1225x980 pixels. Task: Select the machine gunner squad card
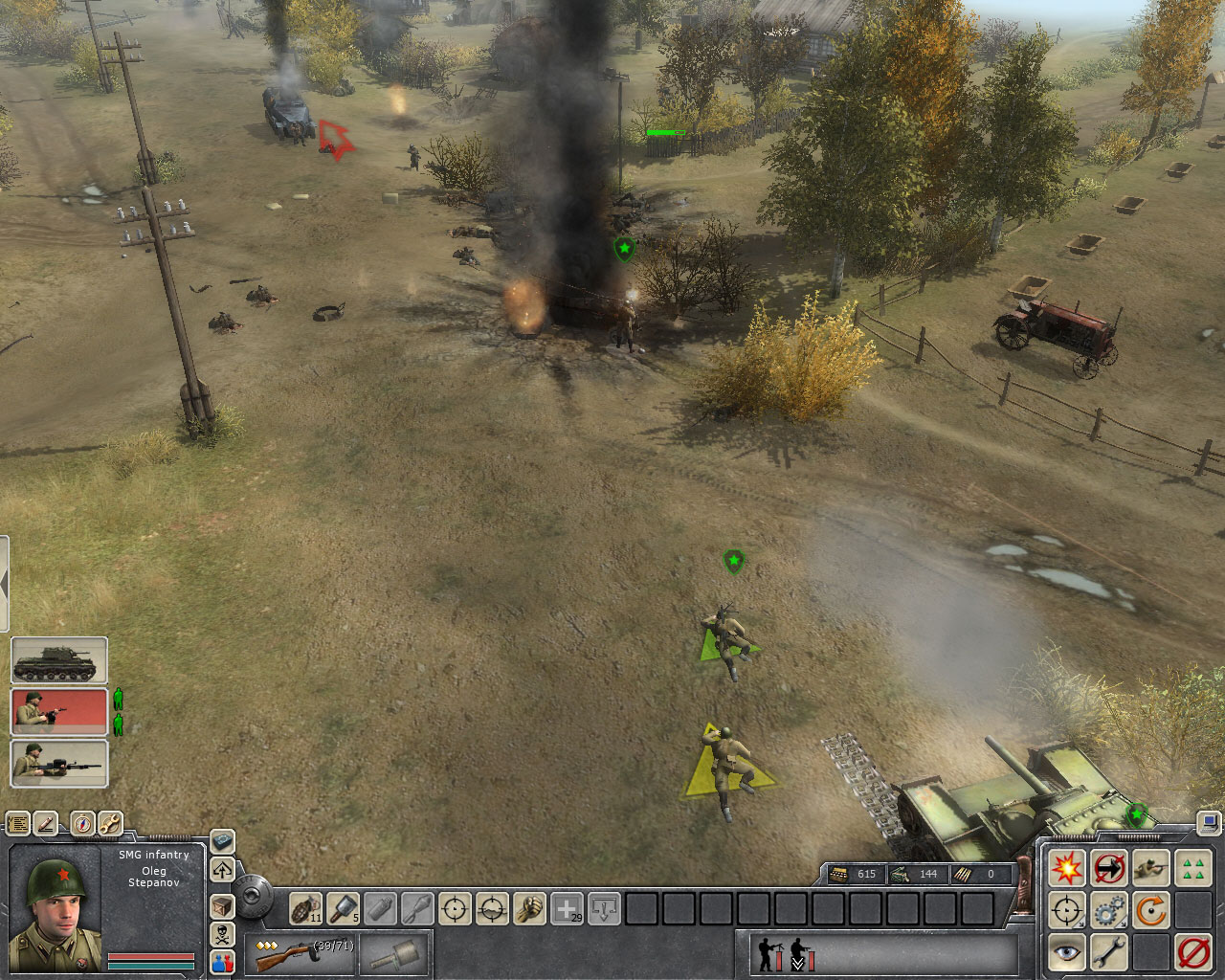coord(59,763)
